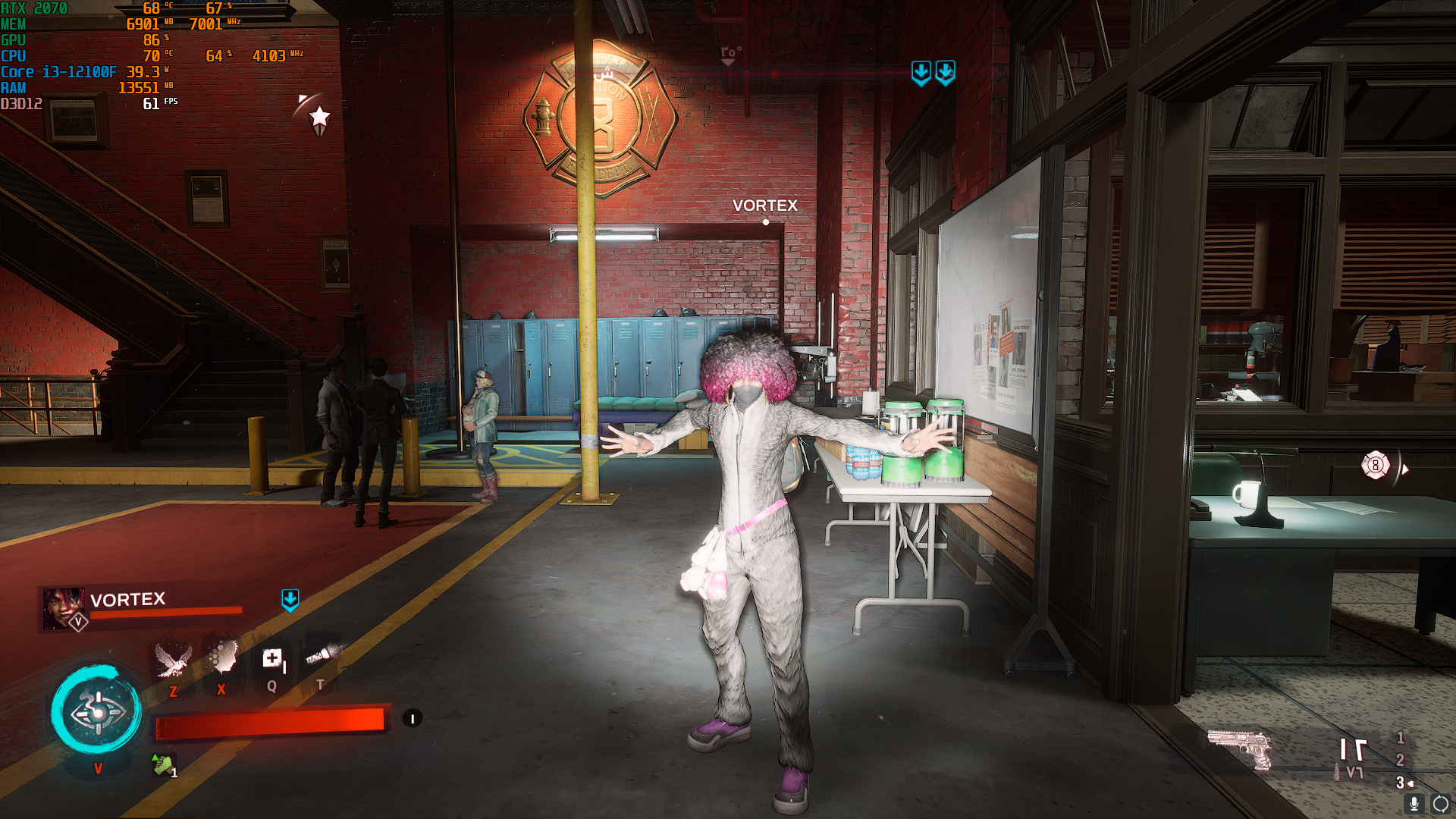This screenshot has height=819, width=1456.
Task: Switch to weapon slot 1
Action: coord(1401,737)
